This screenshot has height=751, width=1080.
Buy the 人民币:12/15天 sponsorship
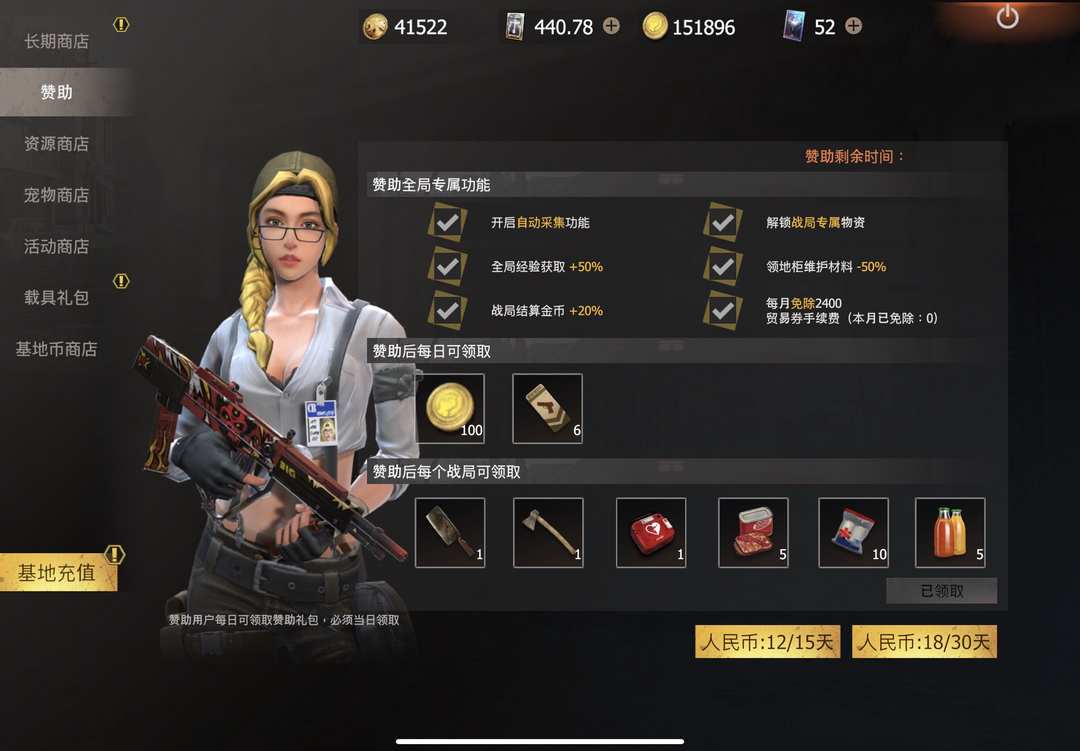coord(767,642)
